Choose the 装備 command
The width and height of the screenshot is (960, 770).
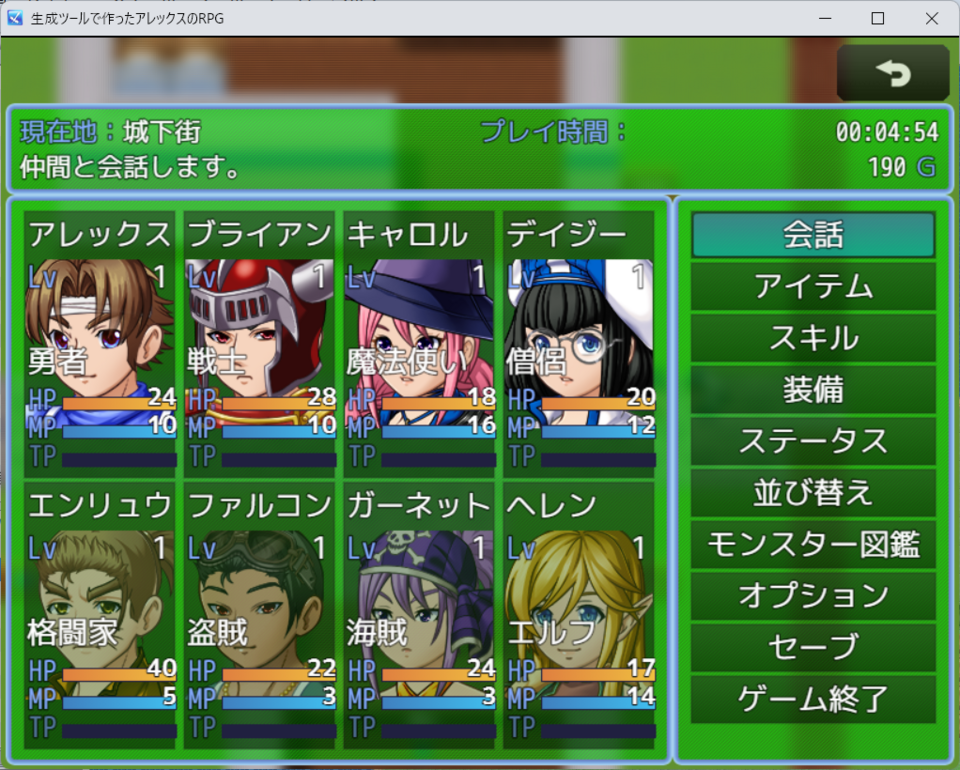(813, 390)
